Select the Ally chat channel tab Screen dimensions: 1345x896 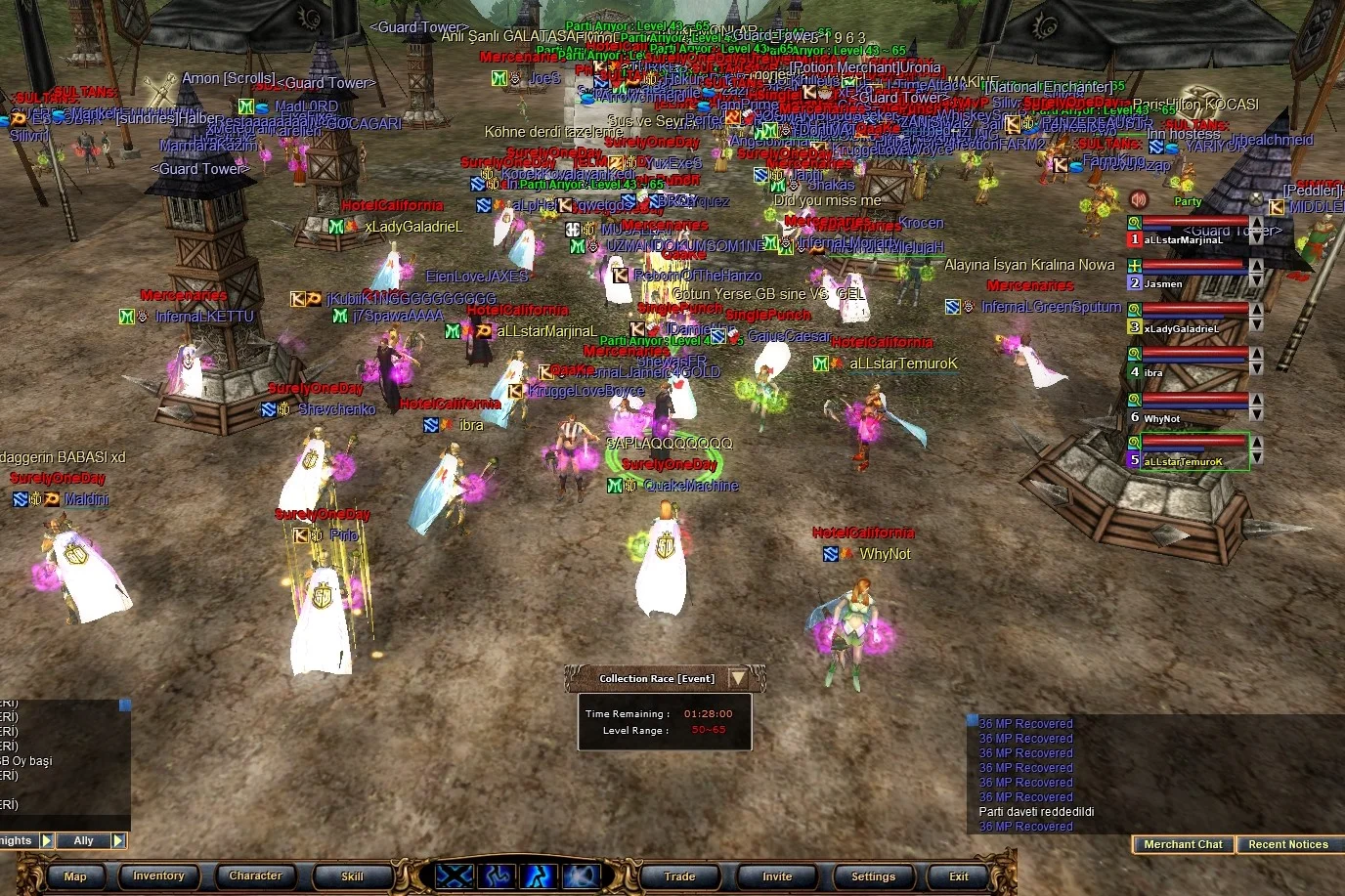pyautogui.click(x=84, y=840)
